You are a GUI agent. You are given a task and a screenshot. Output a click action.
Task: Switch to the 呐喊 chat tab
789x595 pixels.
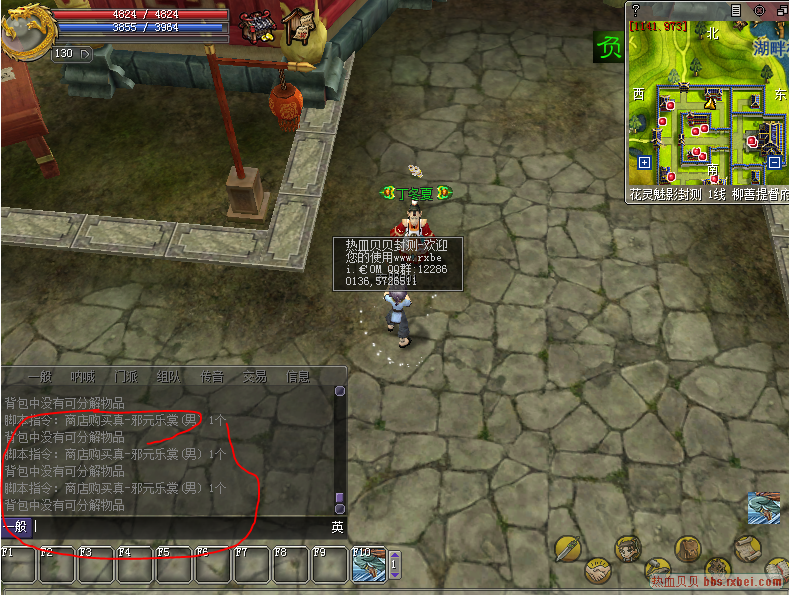[x=83, y=377]
